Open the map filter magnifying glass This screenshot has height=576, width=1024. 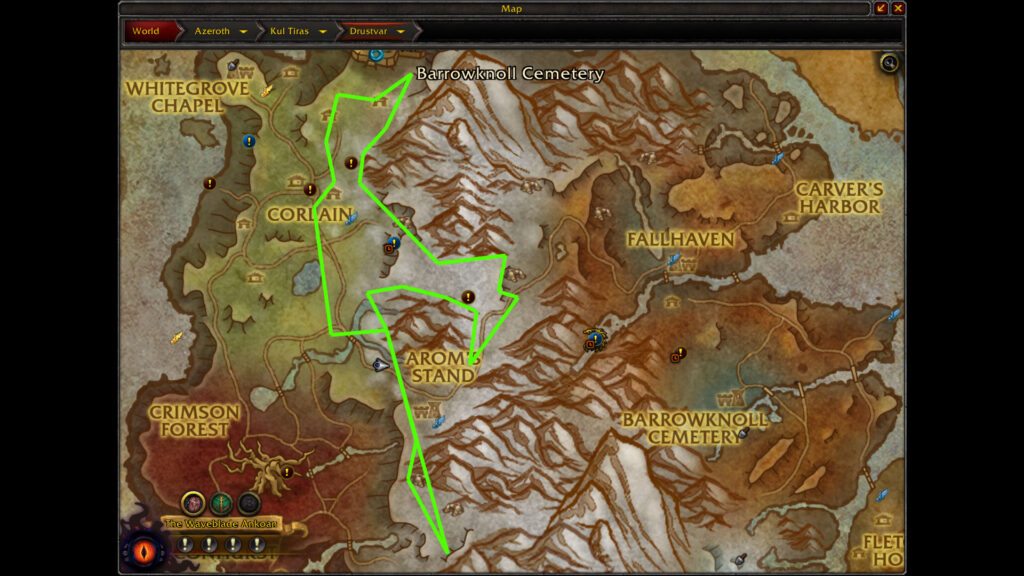(x=889, y=64)
